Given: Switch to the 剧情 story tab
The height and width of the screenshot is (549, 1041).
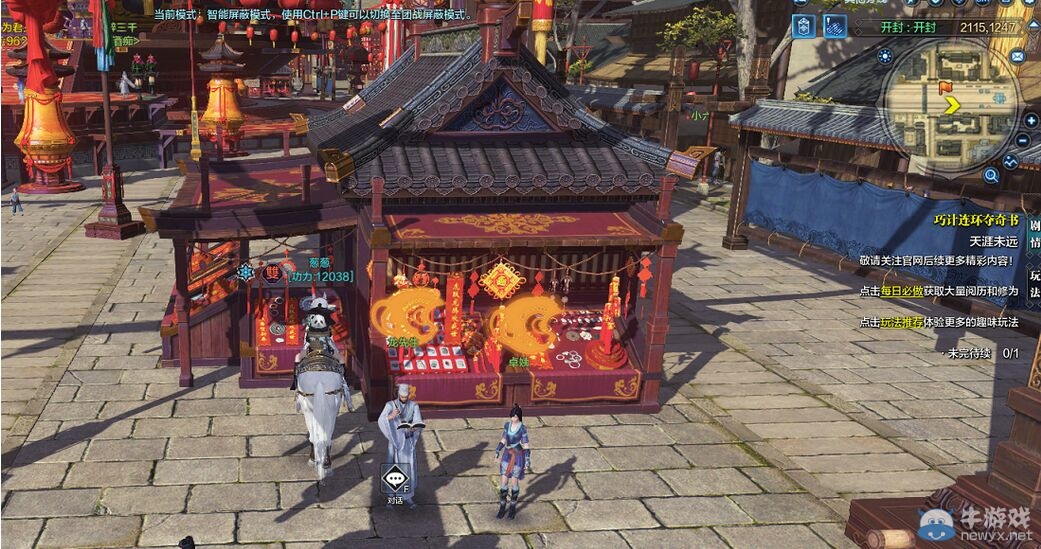Looking at the screenshot, I should (1035, 233).
